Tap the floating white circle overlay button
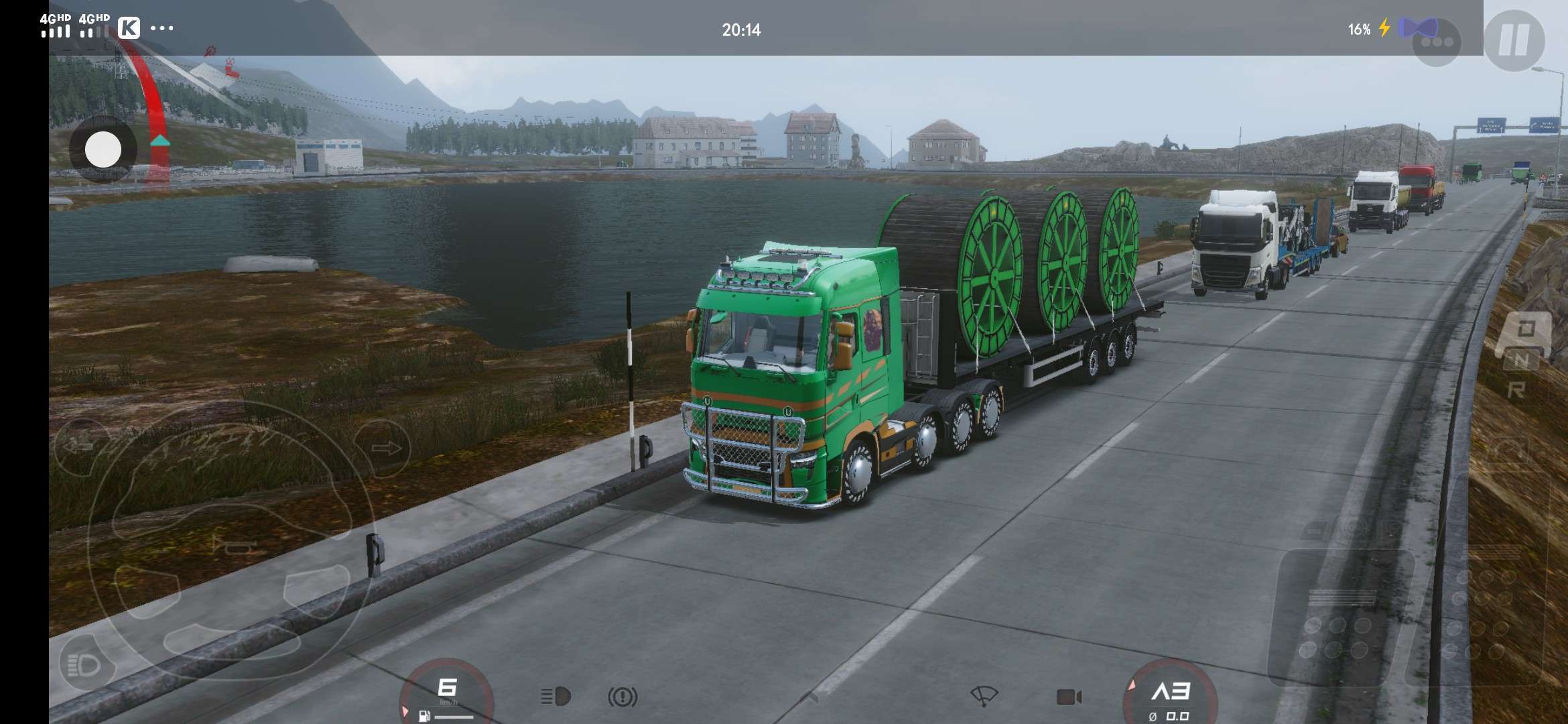Screen dimensions: 1568x724 [103, 149]
